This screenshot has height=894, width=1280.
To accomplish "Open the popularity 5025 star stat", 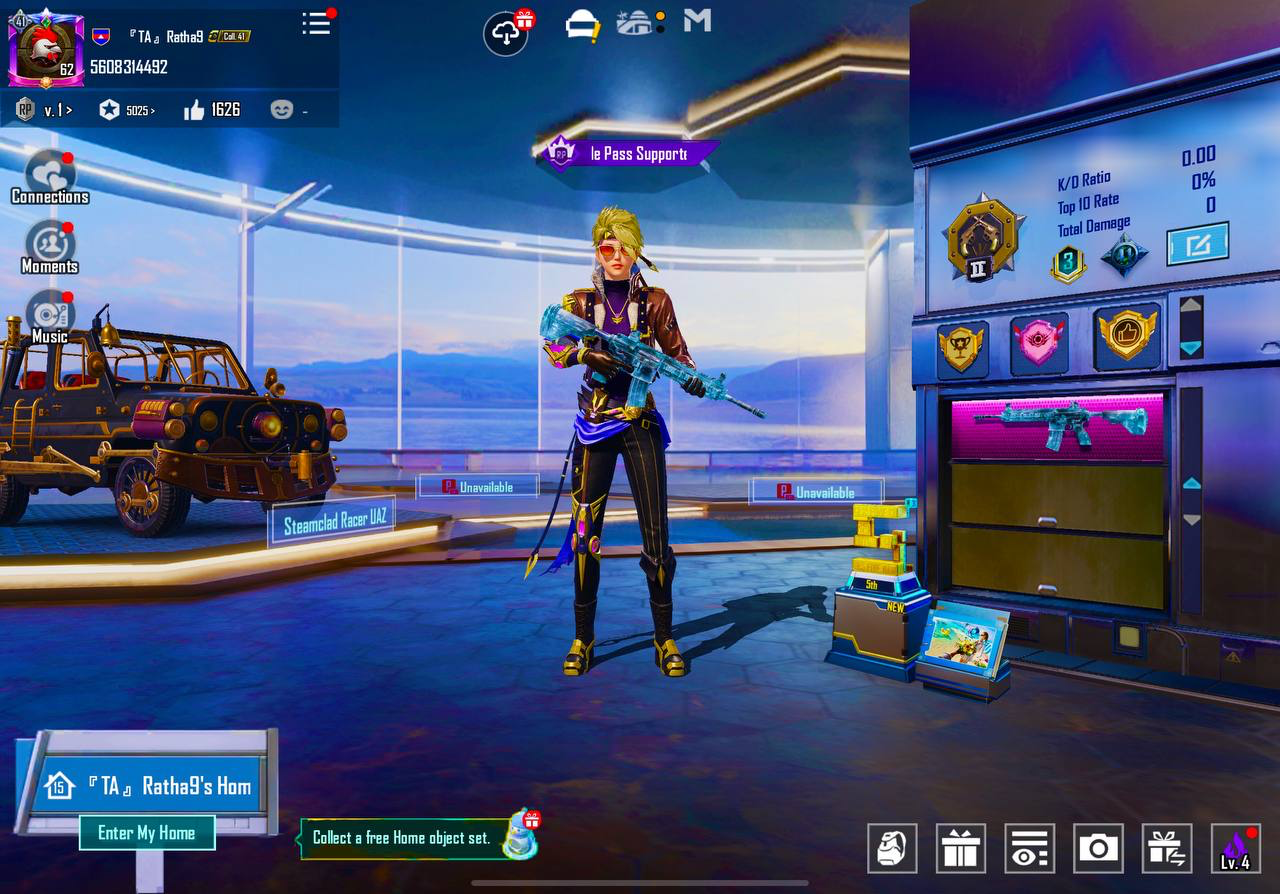I will tap(127, 110).
